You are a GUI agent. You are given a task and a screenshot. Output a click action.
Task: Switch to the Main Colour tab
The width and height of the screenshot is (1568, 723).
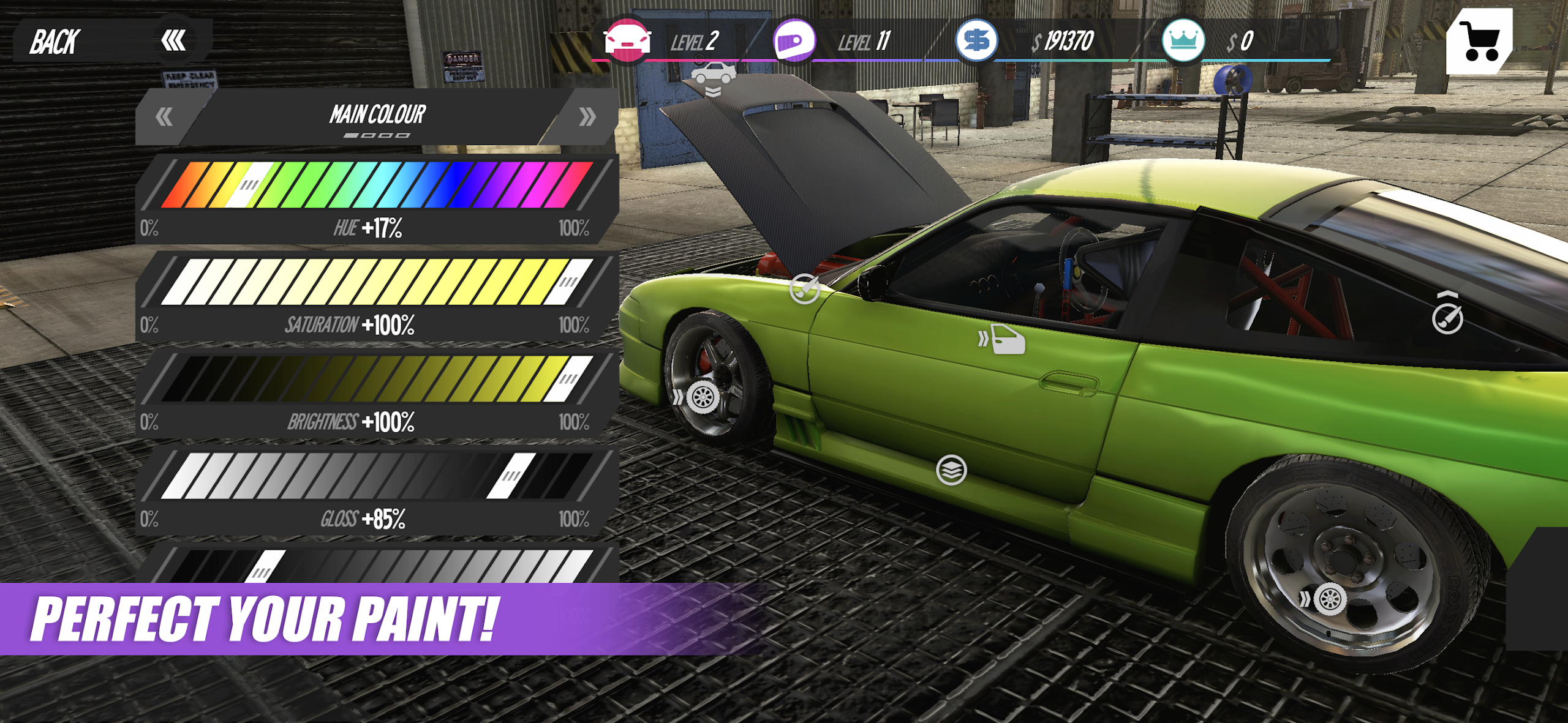(x=379, y=113)
